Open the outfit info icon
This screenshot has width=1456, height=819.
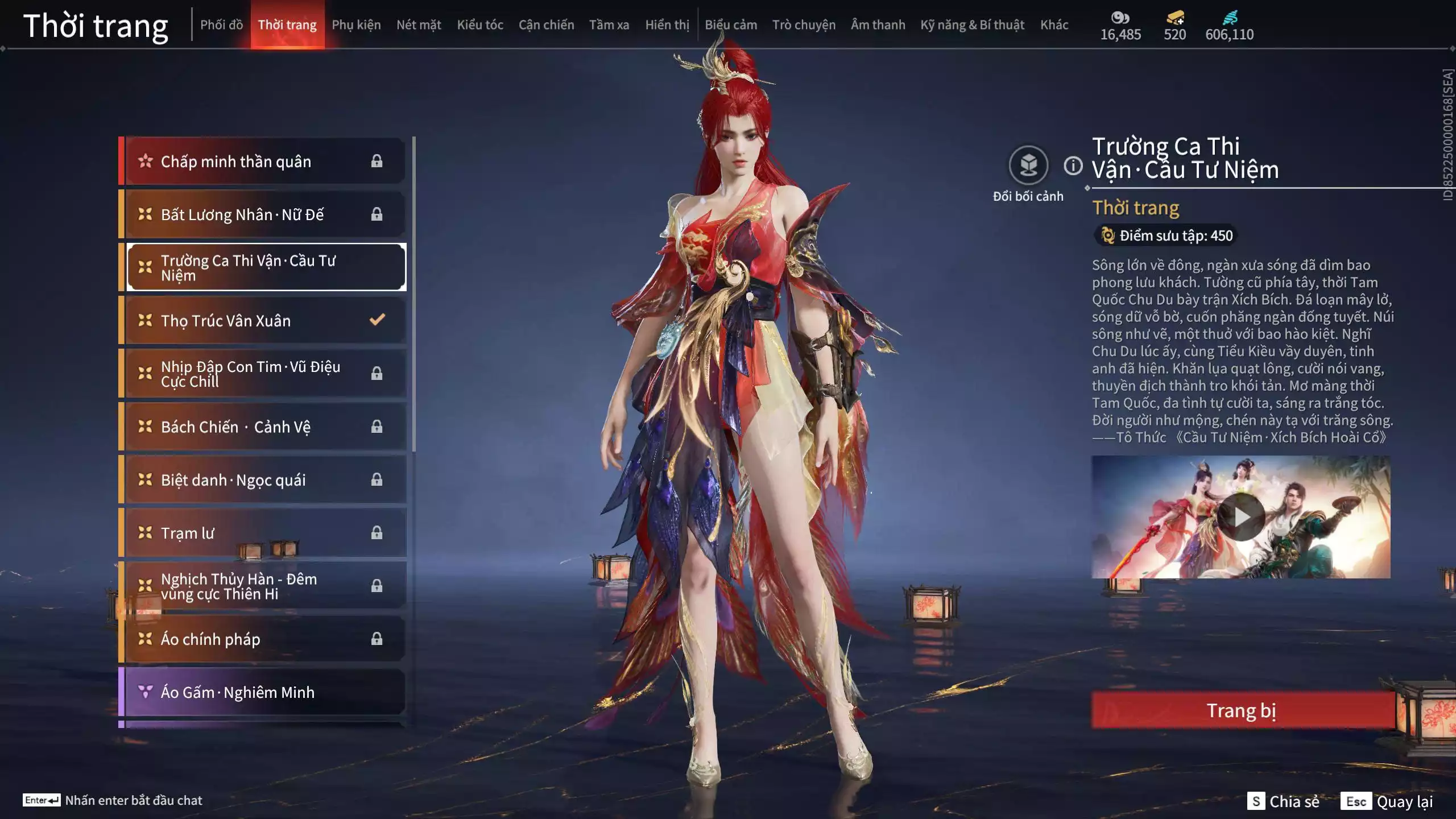[1073, 166]
